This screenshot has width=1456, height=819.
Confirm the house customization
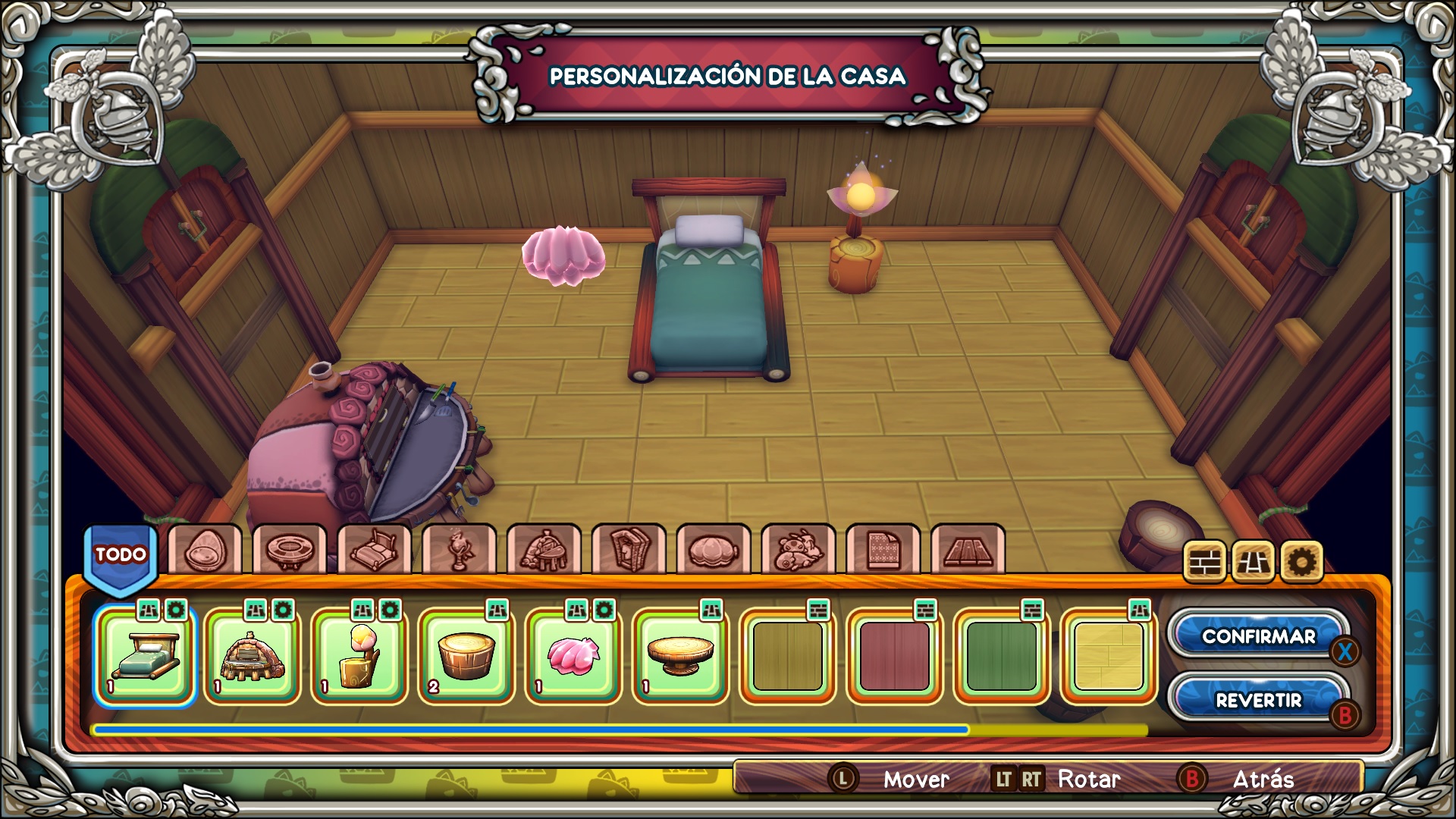(x=1258, y=636)
